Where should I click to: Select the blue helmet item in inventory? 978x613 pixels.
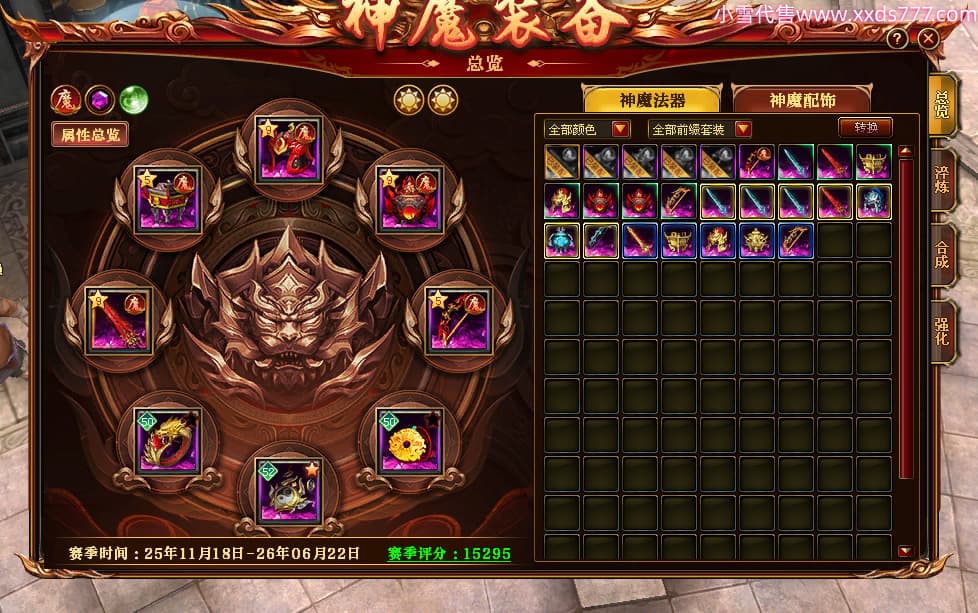pos(874,201)
